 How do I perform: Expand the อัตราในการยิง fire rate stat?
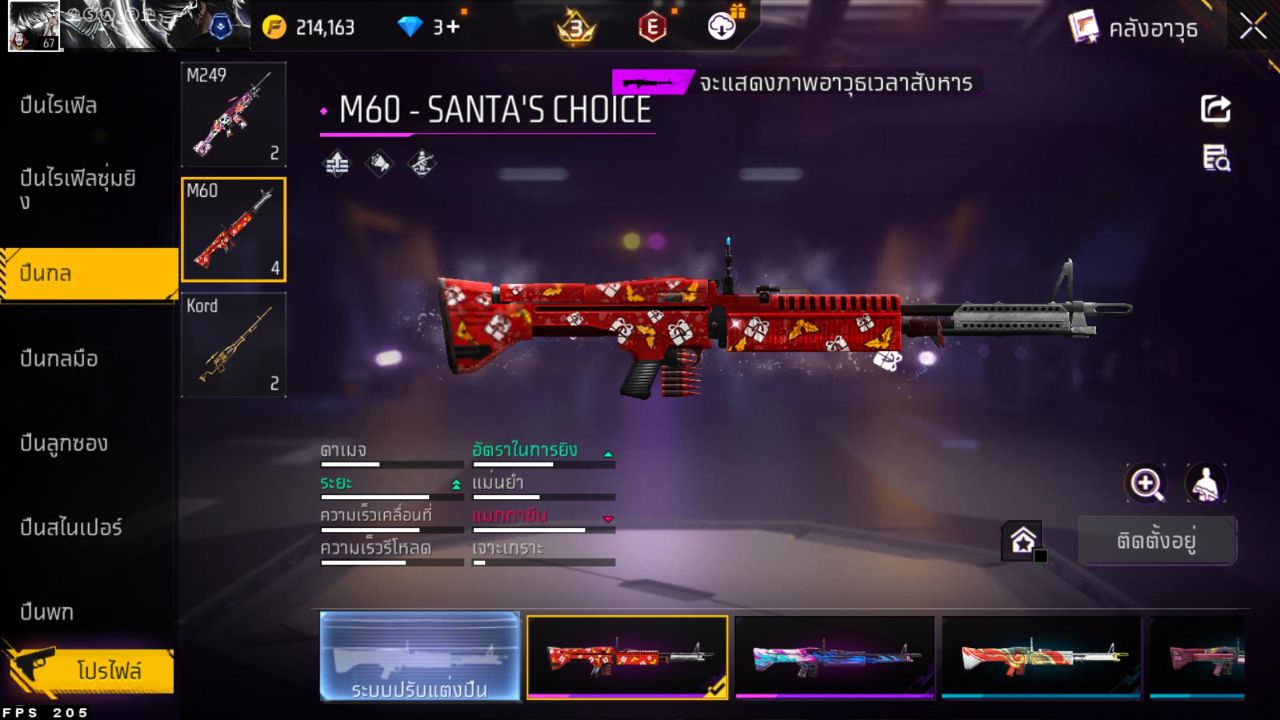608,455
